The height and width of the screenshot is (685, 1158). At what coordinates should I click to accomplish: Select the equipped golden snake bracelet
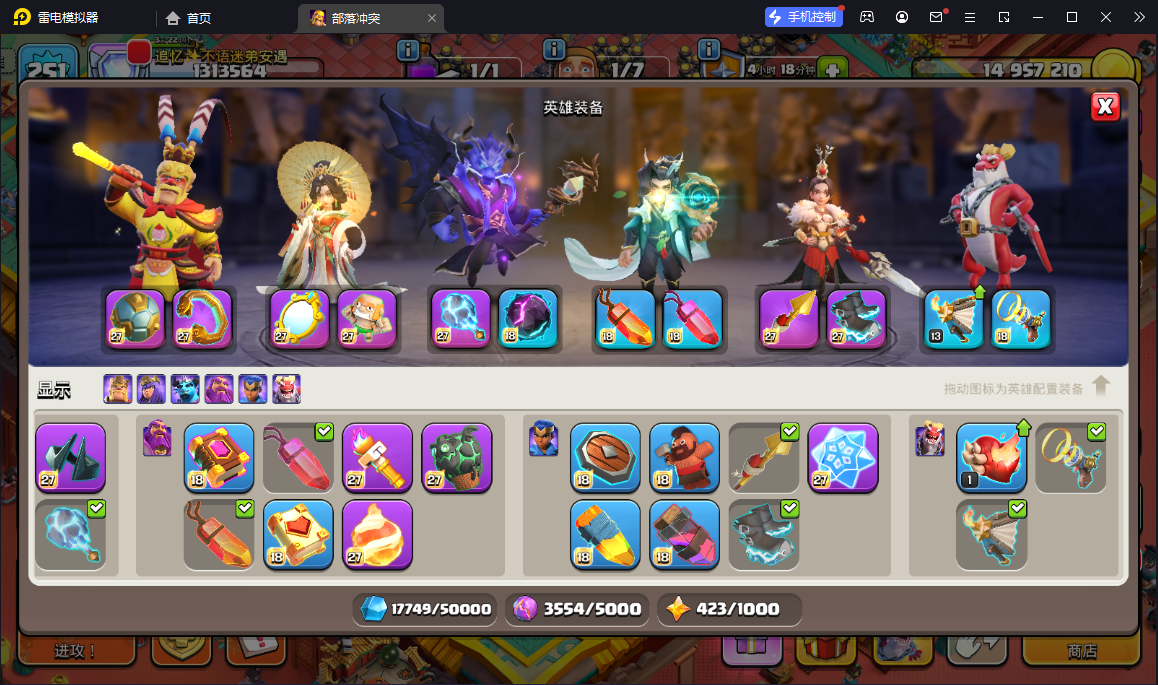pos(202,319)
